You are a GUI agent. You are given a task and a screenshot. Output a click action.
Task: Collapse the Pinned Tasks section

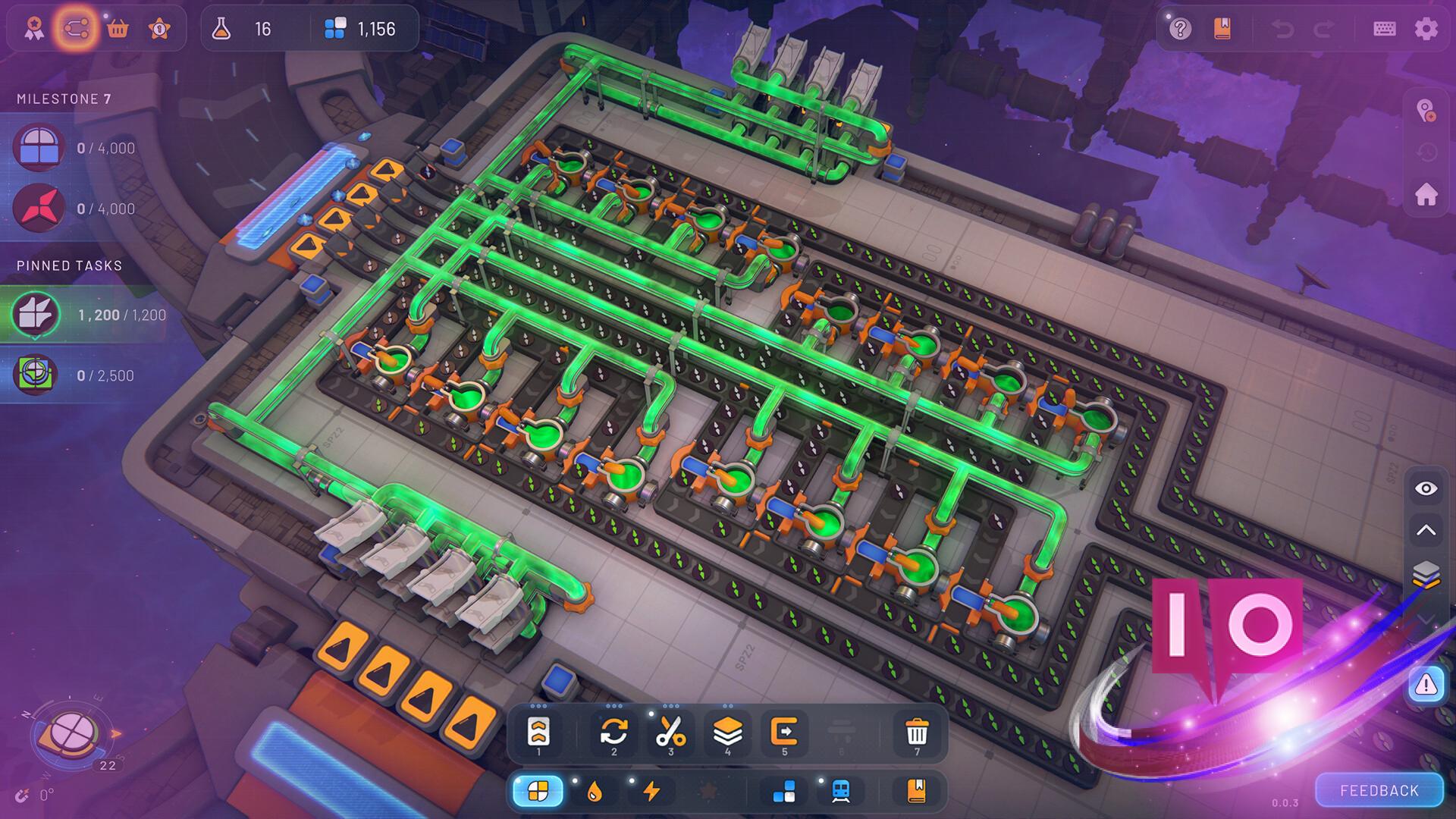point(71,265)
